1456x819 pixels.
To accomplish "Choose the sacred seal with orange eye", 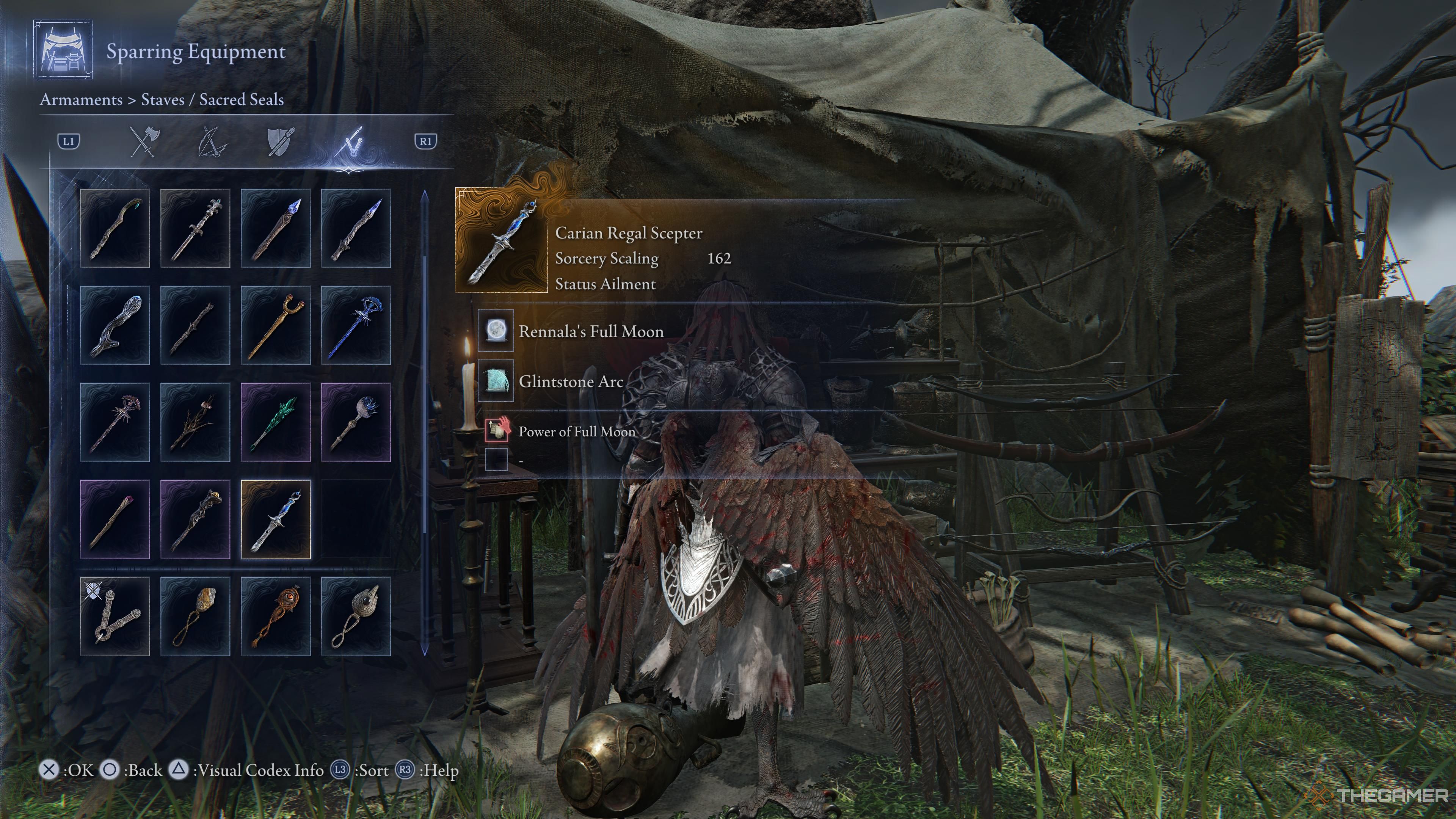I will [275, 616].
